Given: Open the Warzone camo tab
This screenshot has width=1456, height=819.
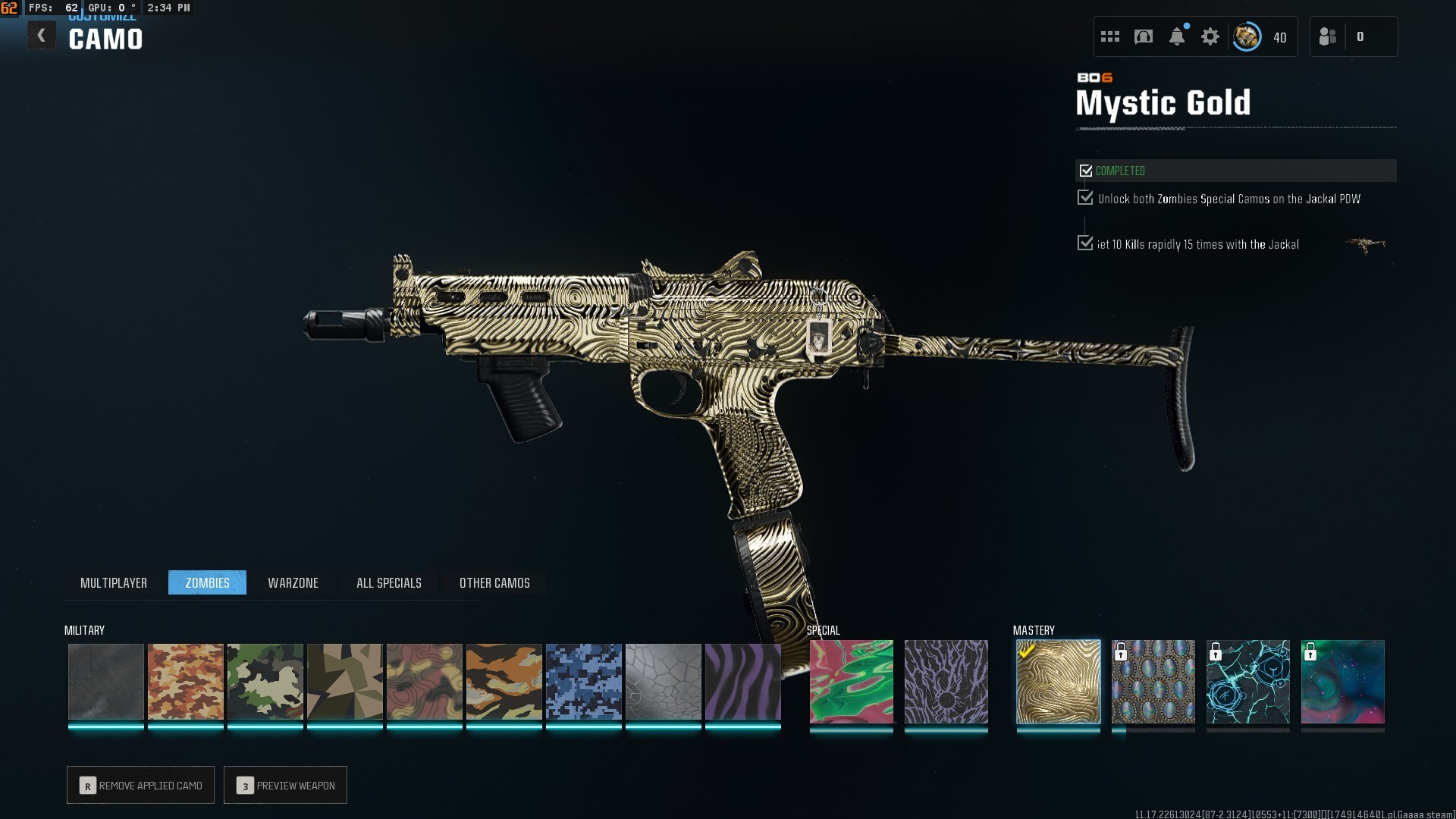Looking at the screenshot, I should [x=293, y=582].
